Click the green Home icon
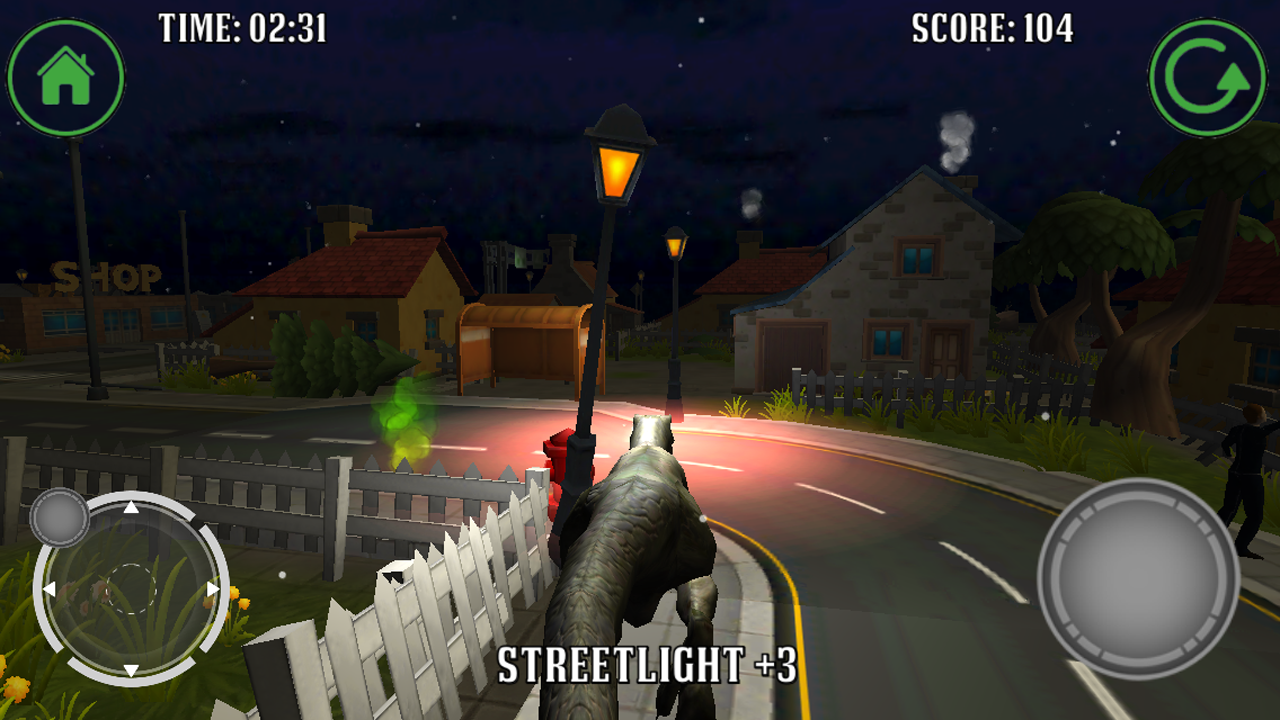This screenshot has height=720, width=1280. (65, 75)
